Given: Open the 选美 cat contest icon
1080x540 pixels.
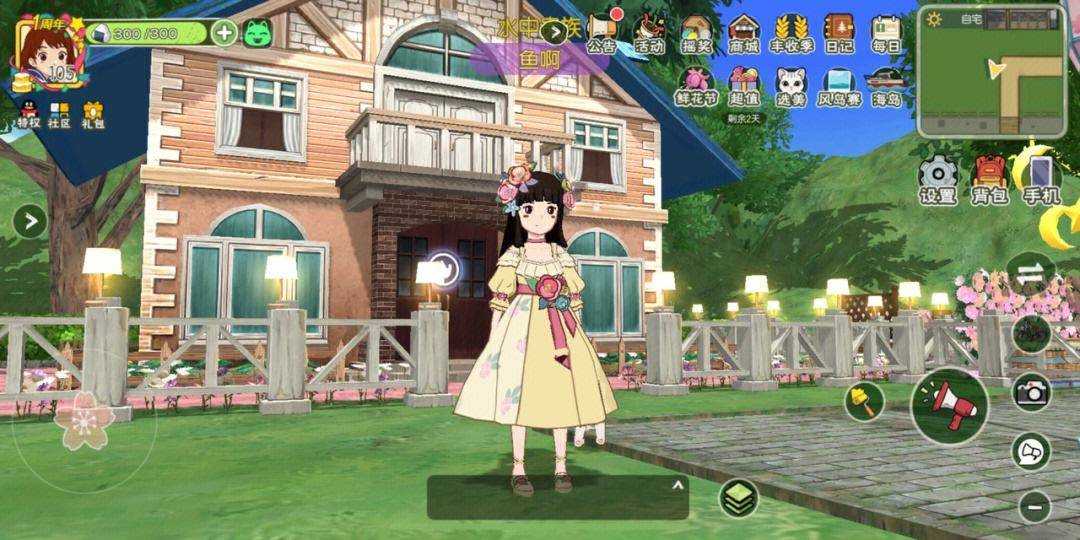Looking at the screenshot, I should tap(791, 86).
